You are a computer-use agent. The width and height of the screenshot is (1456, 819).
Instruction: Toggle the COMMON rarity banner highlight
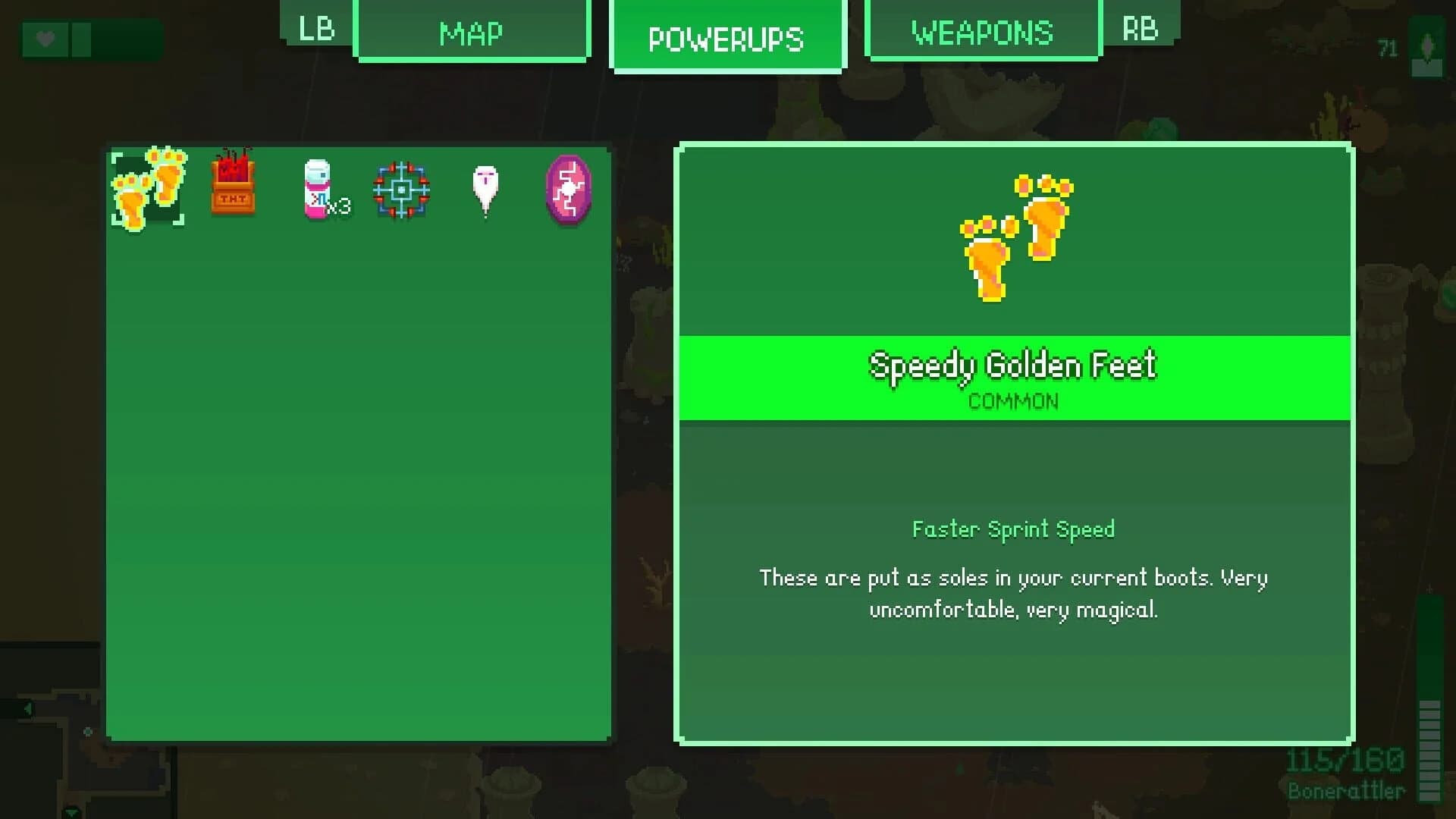1014,402
